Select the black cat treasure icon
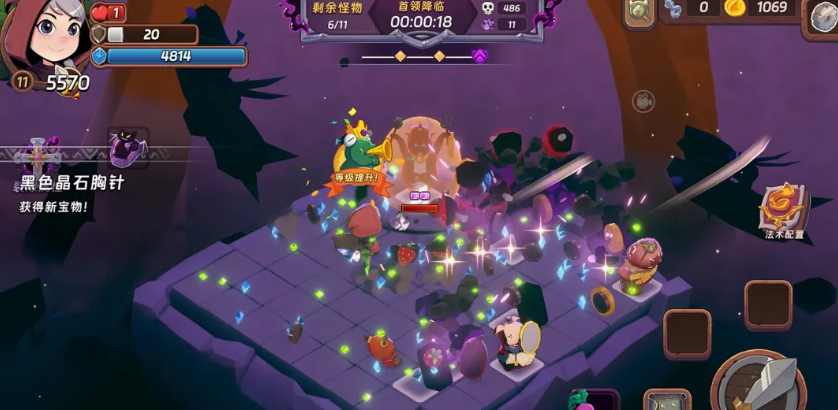 [x=127, y=149]
